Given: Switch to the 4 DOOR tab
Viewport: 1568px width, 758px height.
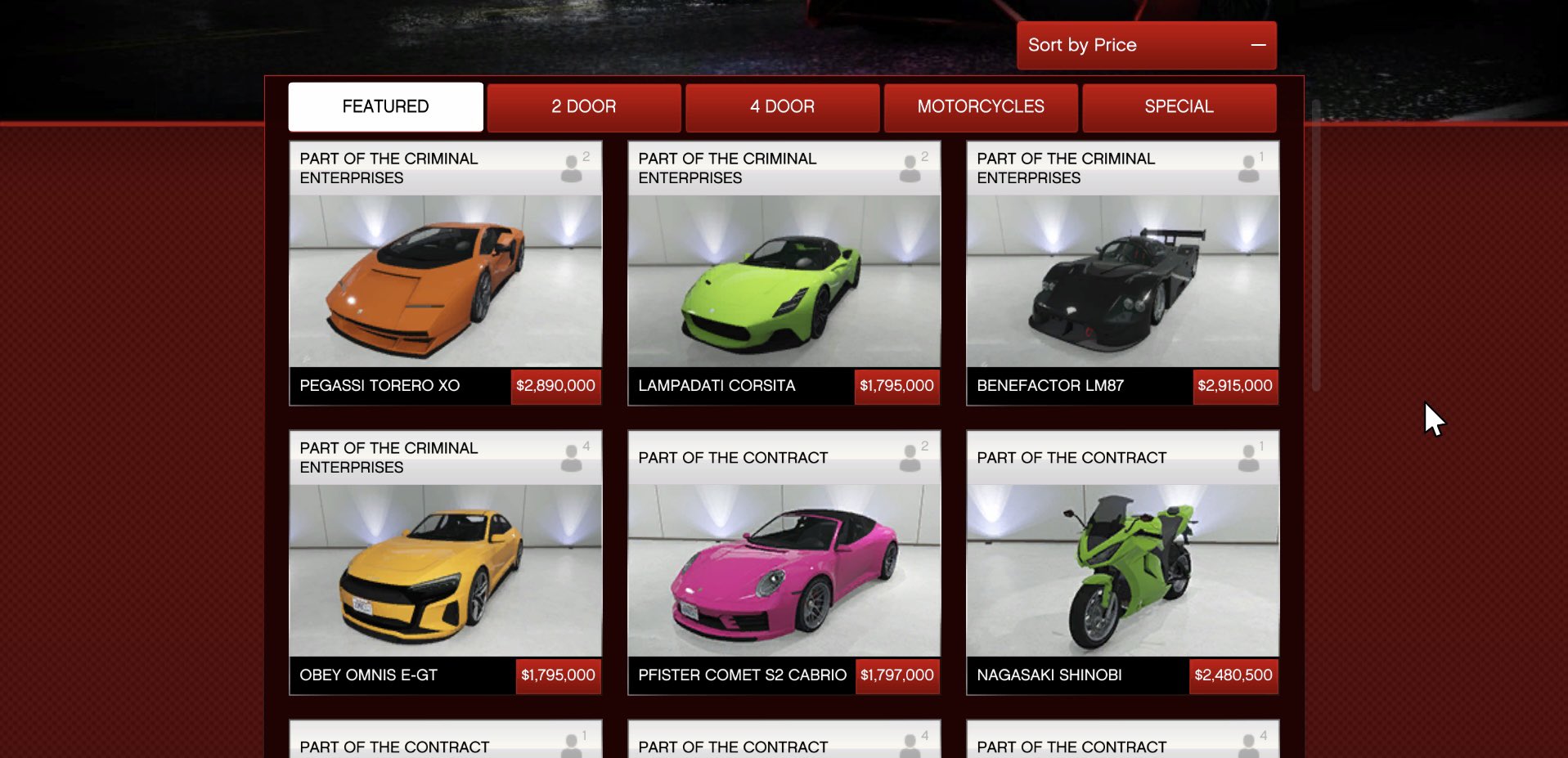Looking at the screenshot, I should pyautogui.click(x=782, y=107).
